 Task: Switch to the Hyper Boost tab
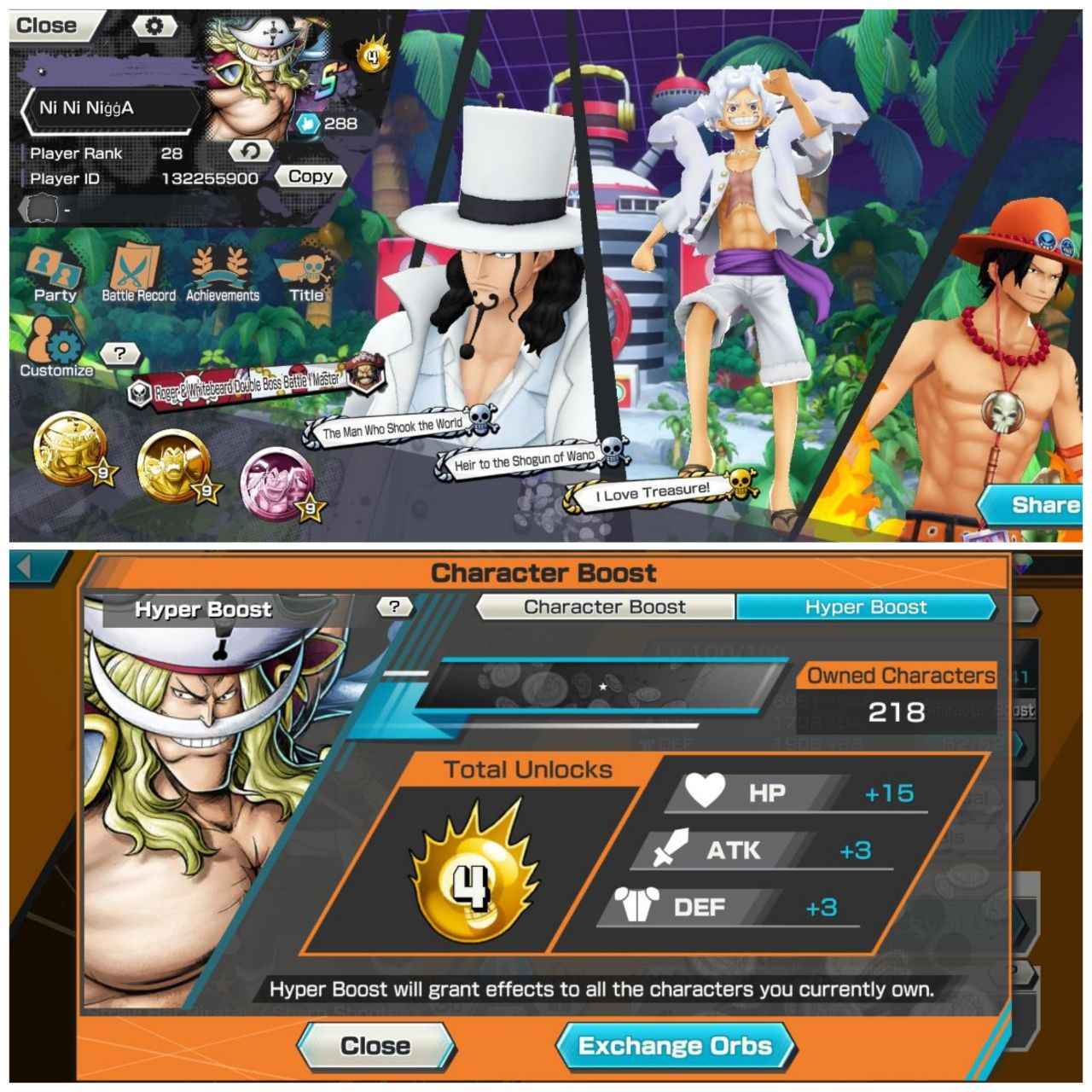coord(867,607)
